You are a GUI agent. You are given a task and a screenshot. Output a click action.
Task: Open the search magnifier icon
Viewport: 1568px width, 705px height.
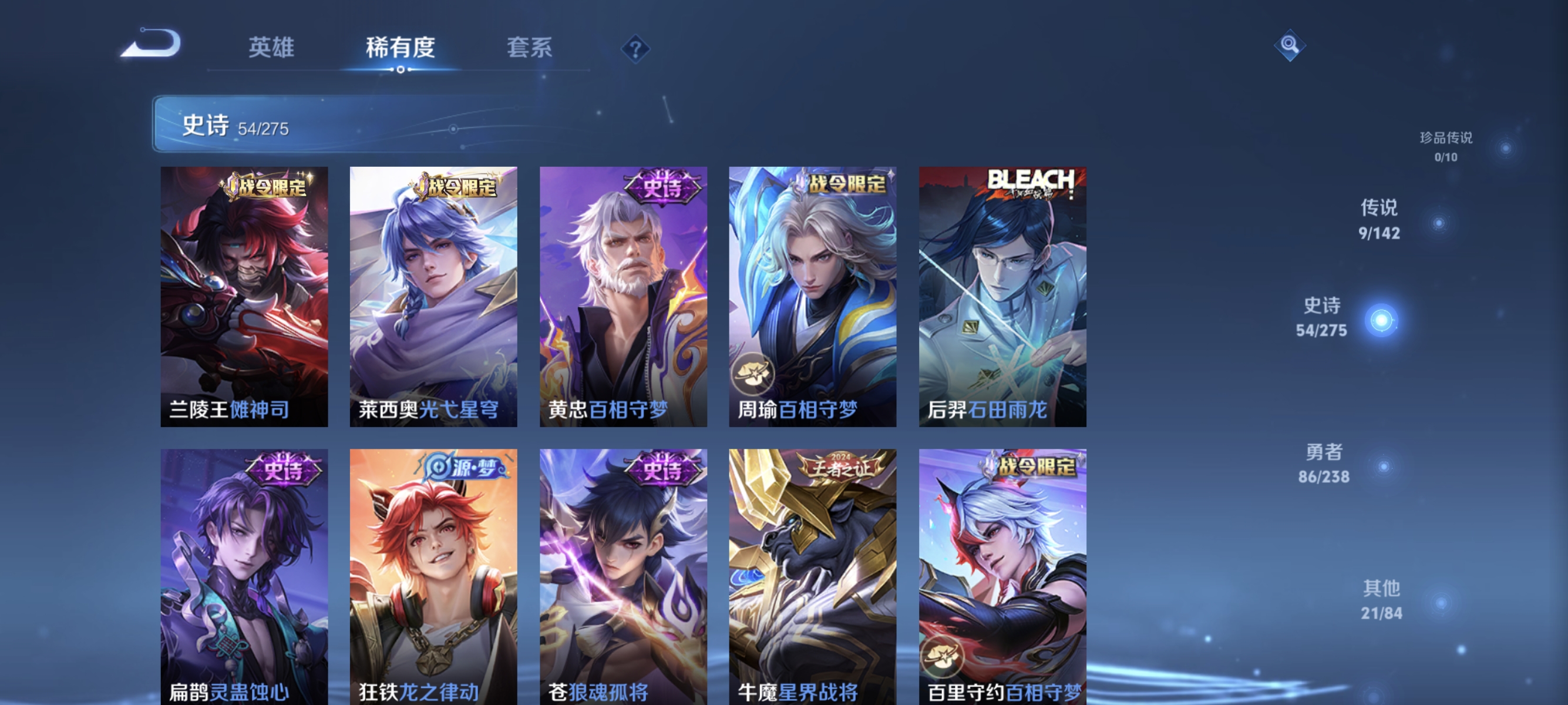coord(1290,45)
